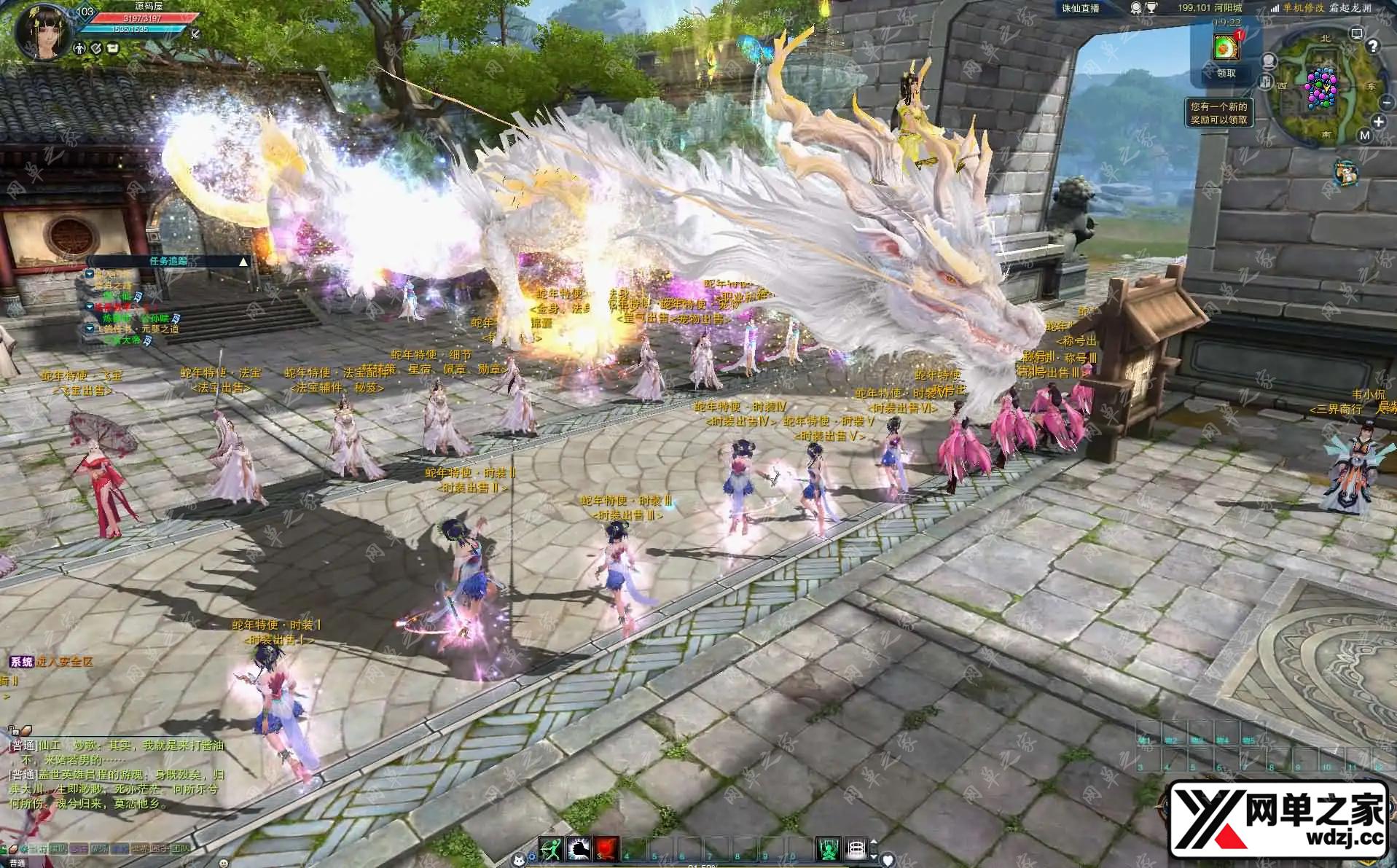Image resolution: width=1397 pixels, height=868 pixels.
Task: Zoom out the minimap with the minus button
Action: (x=1386, y=103)
